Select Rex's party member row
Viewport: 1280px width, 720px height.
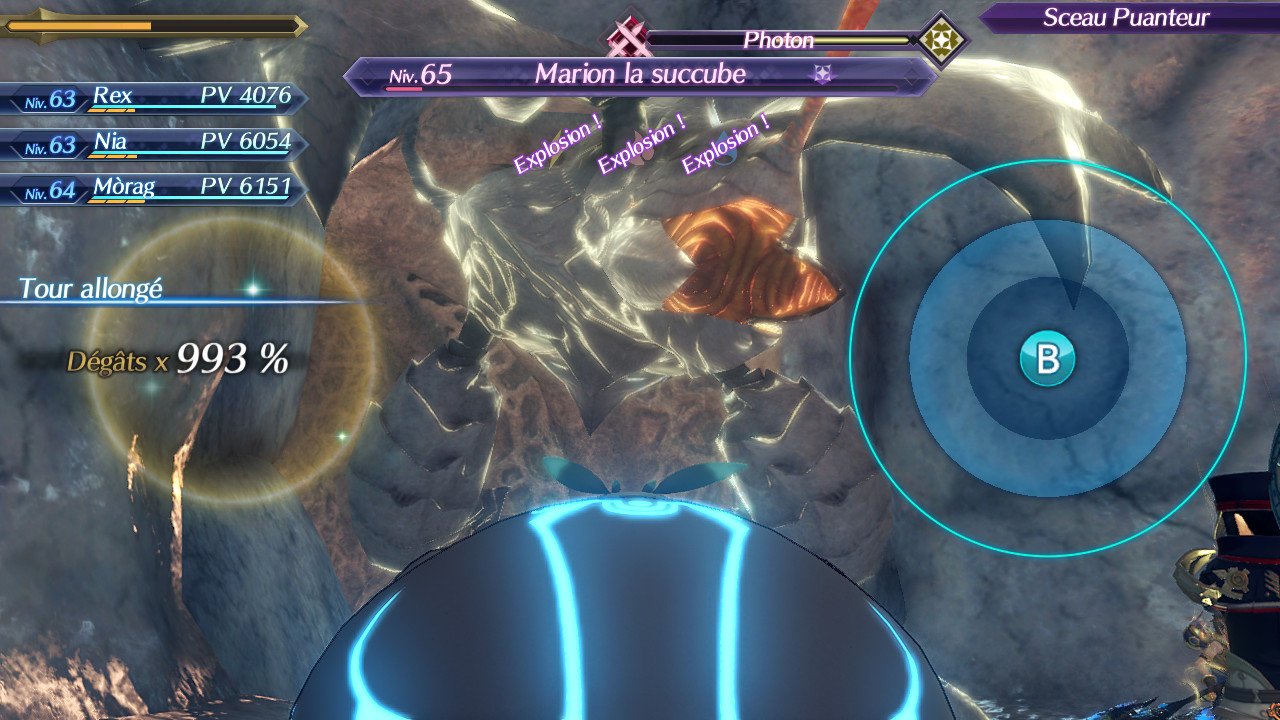[155, 98]
